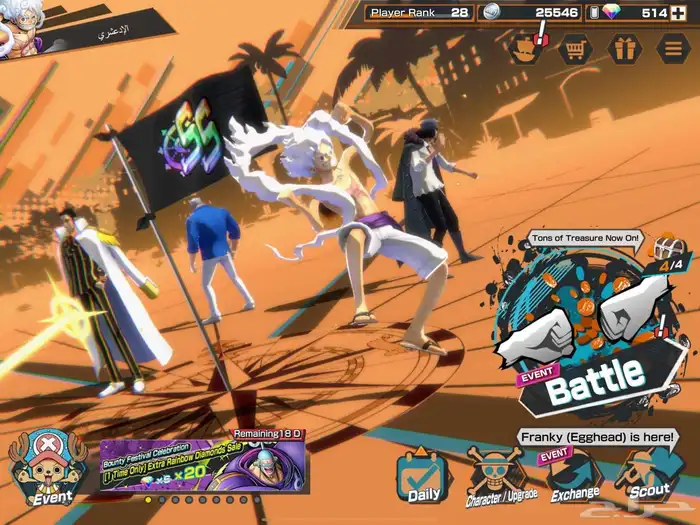700x525 pixels.
Task: Tap the Player Rank bar
Action: 418,13
